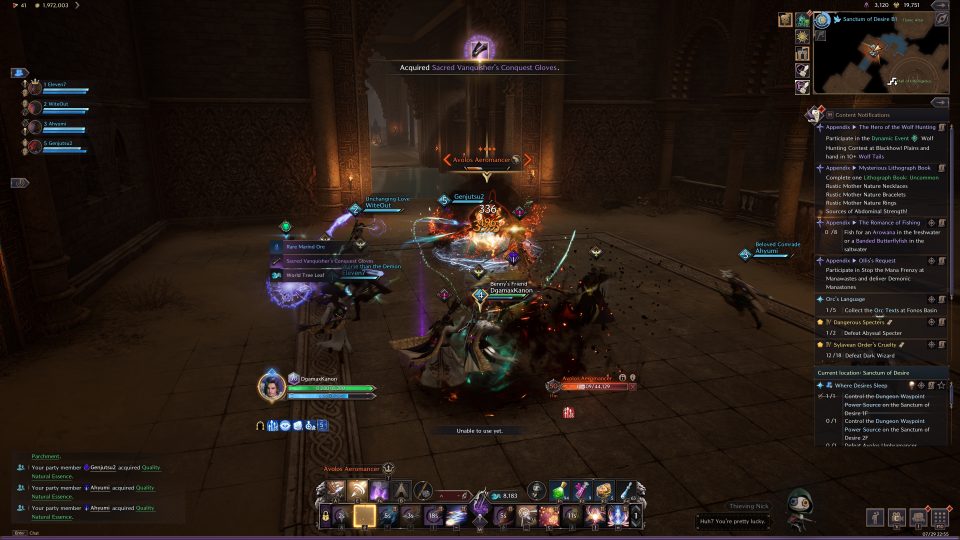Select party member Ahyumi in party list
This screenshot has width=960, height=540.
(x=55, y=124)
